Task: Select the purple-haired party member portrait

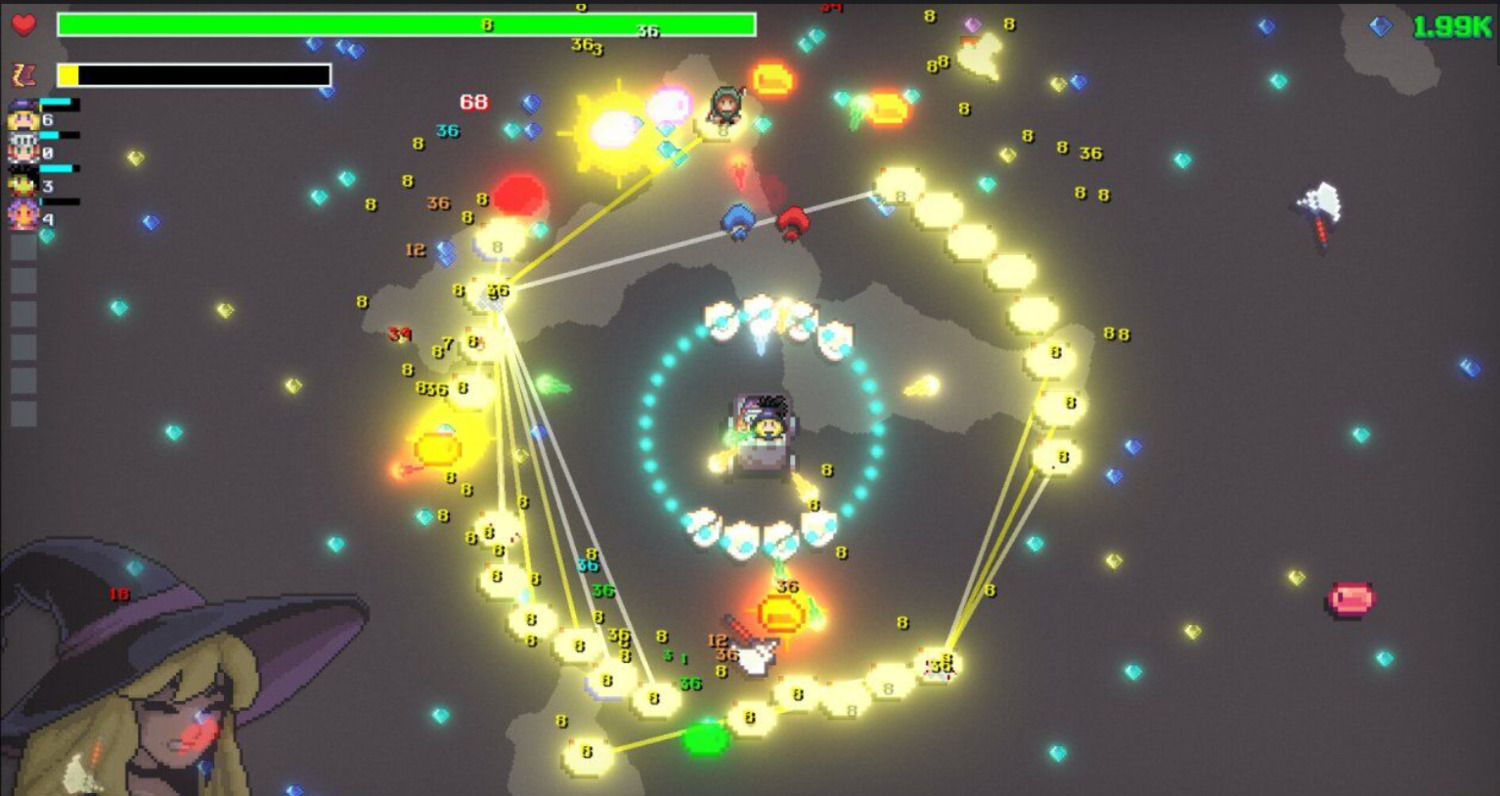Action: point(23,214)
